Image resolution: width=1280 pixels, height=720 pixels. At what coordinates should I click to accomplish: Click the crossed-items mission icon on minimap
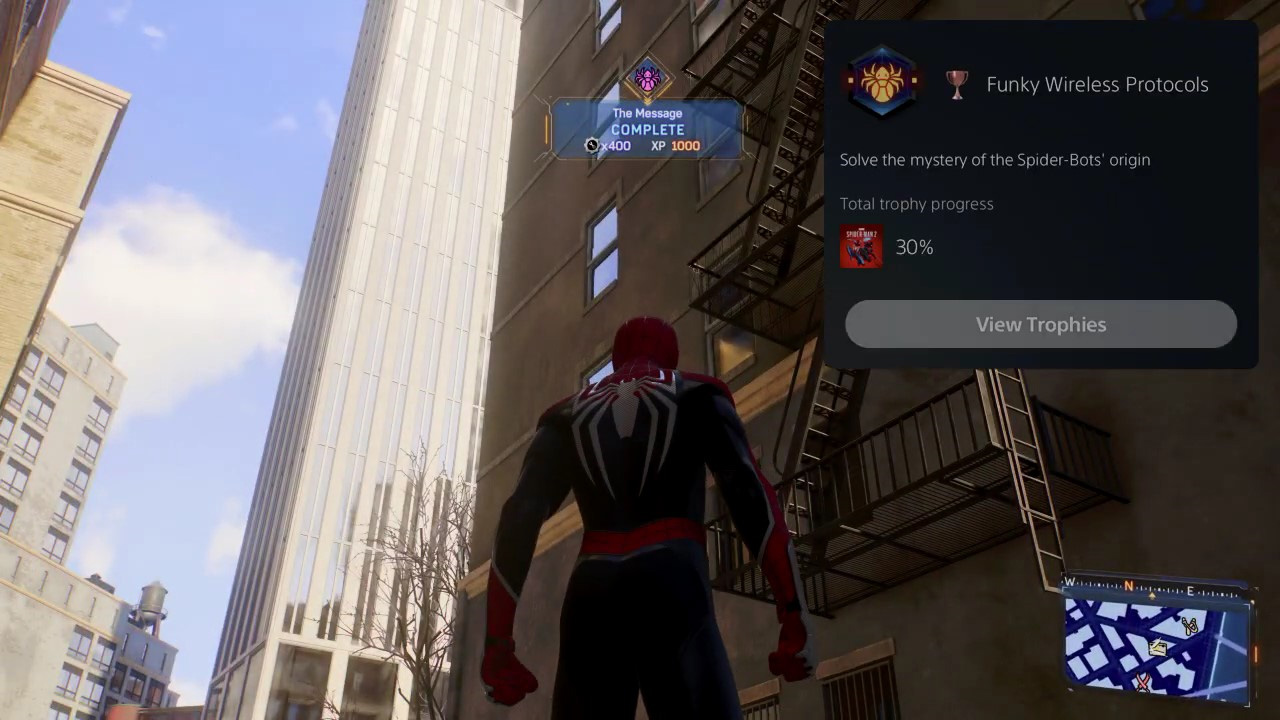click(x=1188, y=624)
